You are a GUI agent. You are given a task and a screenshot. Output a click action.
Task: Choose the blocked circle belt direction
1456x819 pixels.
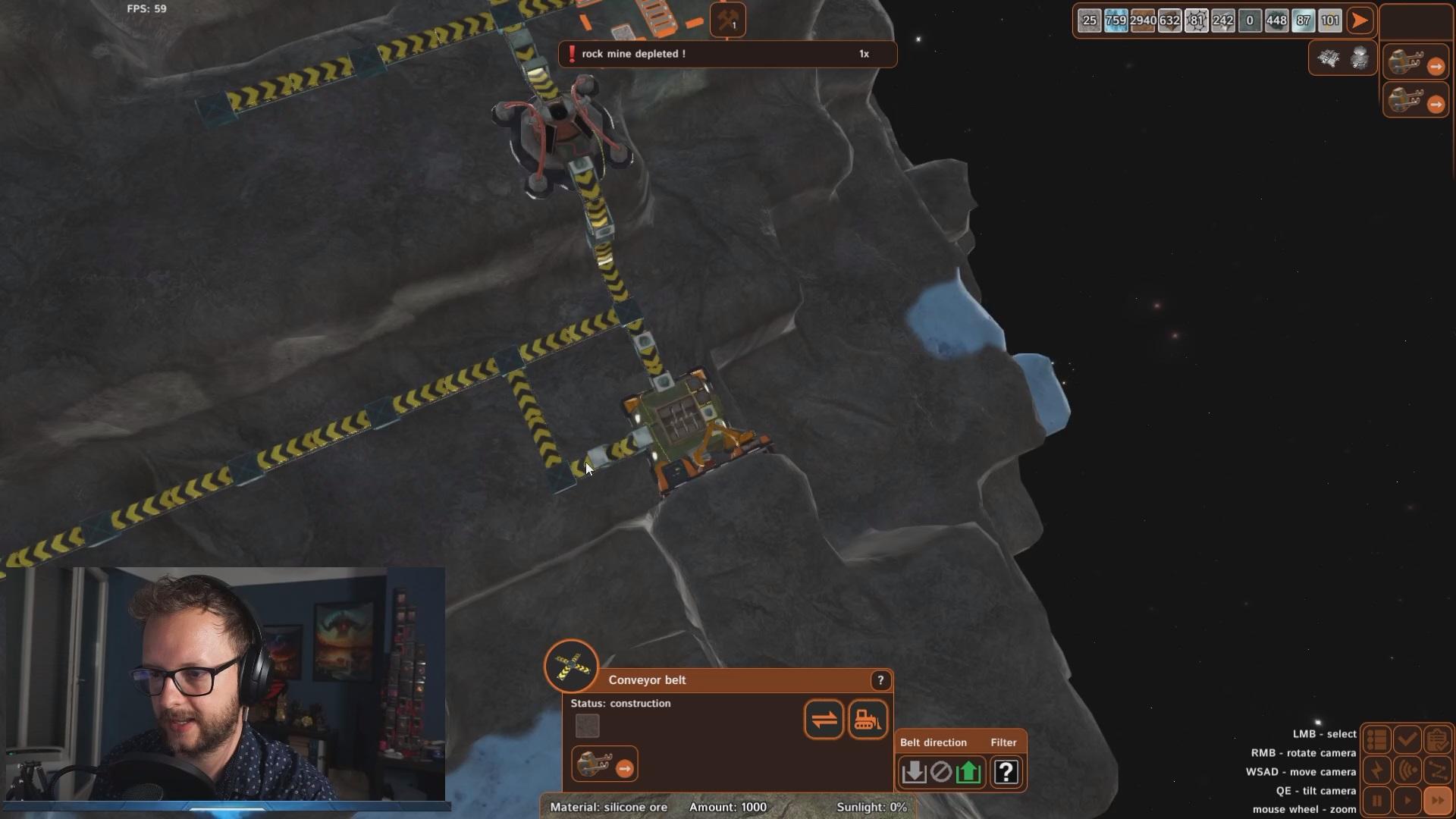[x=940, y=772]
